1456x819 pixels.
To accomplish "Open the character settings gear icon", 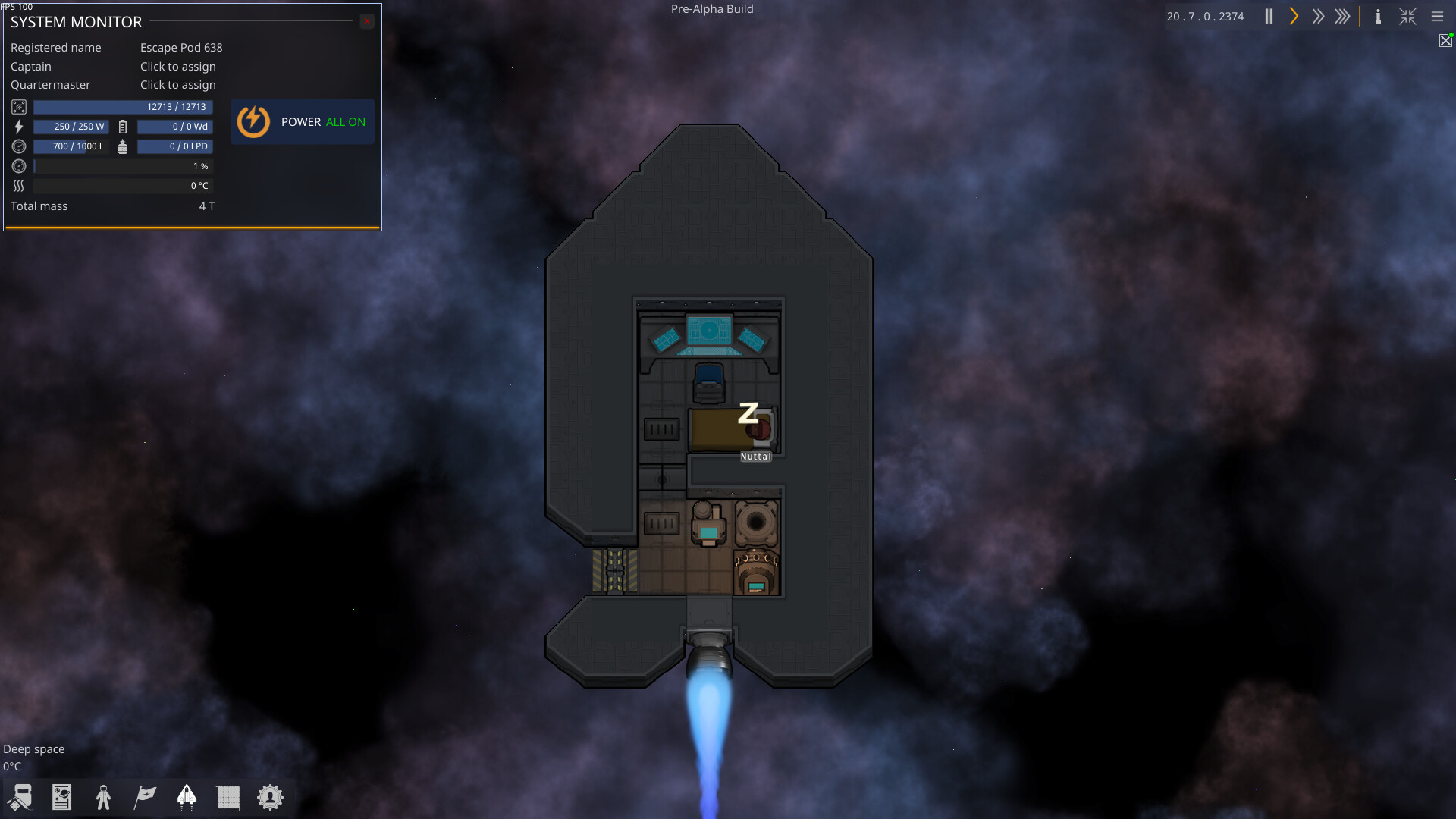I will (270, 797).
